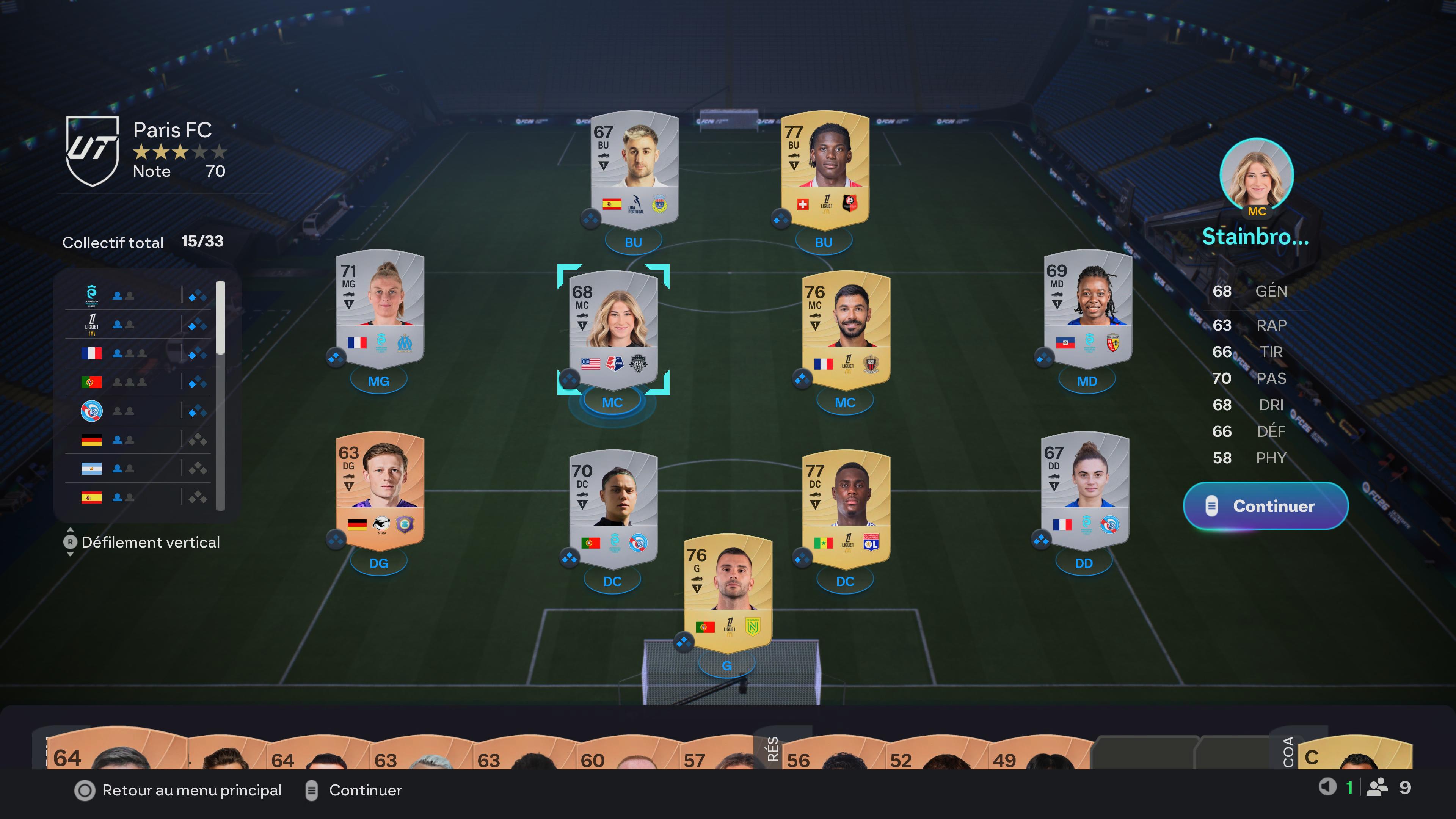Select the purple Continuer button
1456x819 pixels.
tap(1265, 506)
